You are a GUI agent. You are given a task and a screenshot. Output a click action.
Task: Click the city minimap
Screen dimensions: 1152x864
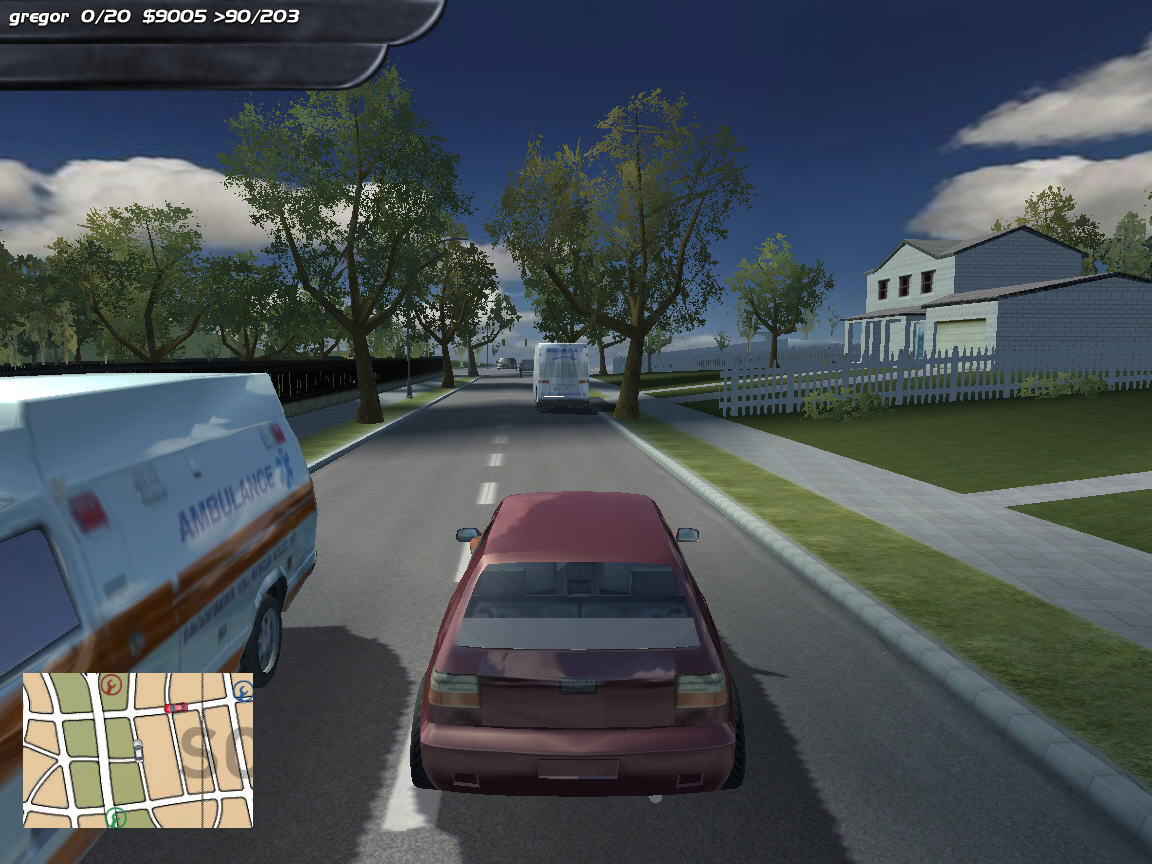[x=138, y=750]
